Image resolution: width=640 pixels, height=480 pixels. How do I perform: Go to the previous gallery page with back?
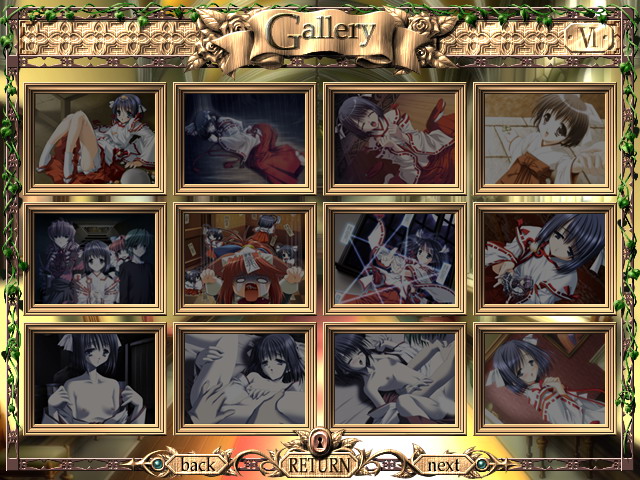197,464
